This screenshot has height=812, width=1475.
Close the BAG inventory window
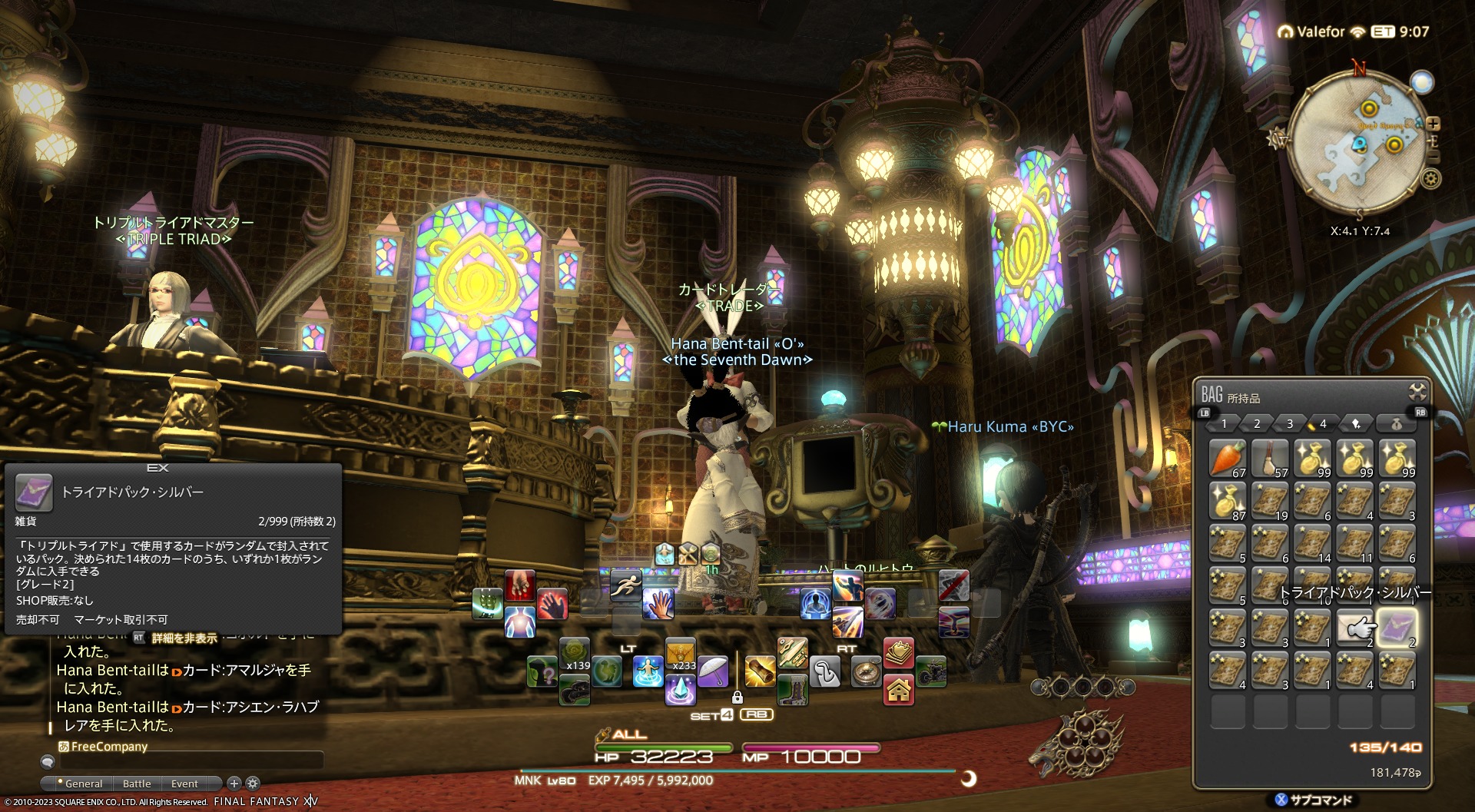pyautogui.click(x=1417, y=392)
